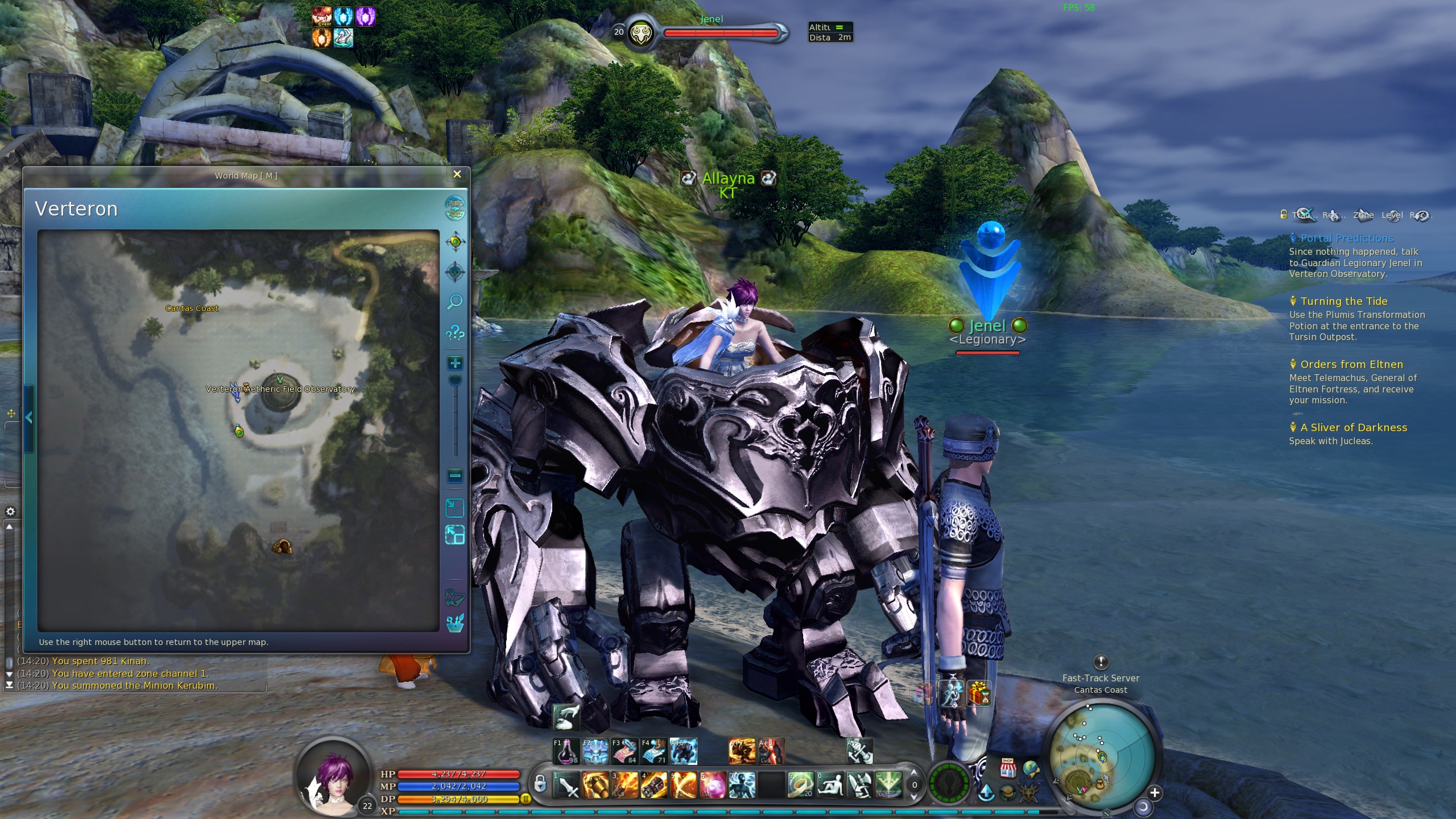This screenshot has height=819, width=1456.
Task: Select the Turning the Tide quest tracker entry
Action: click(1343, 301)
